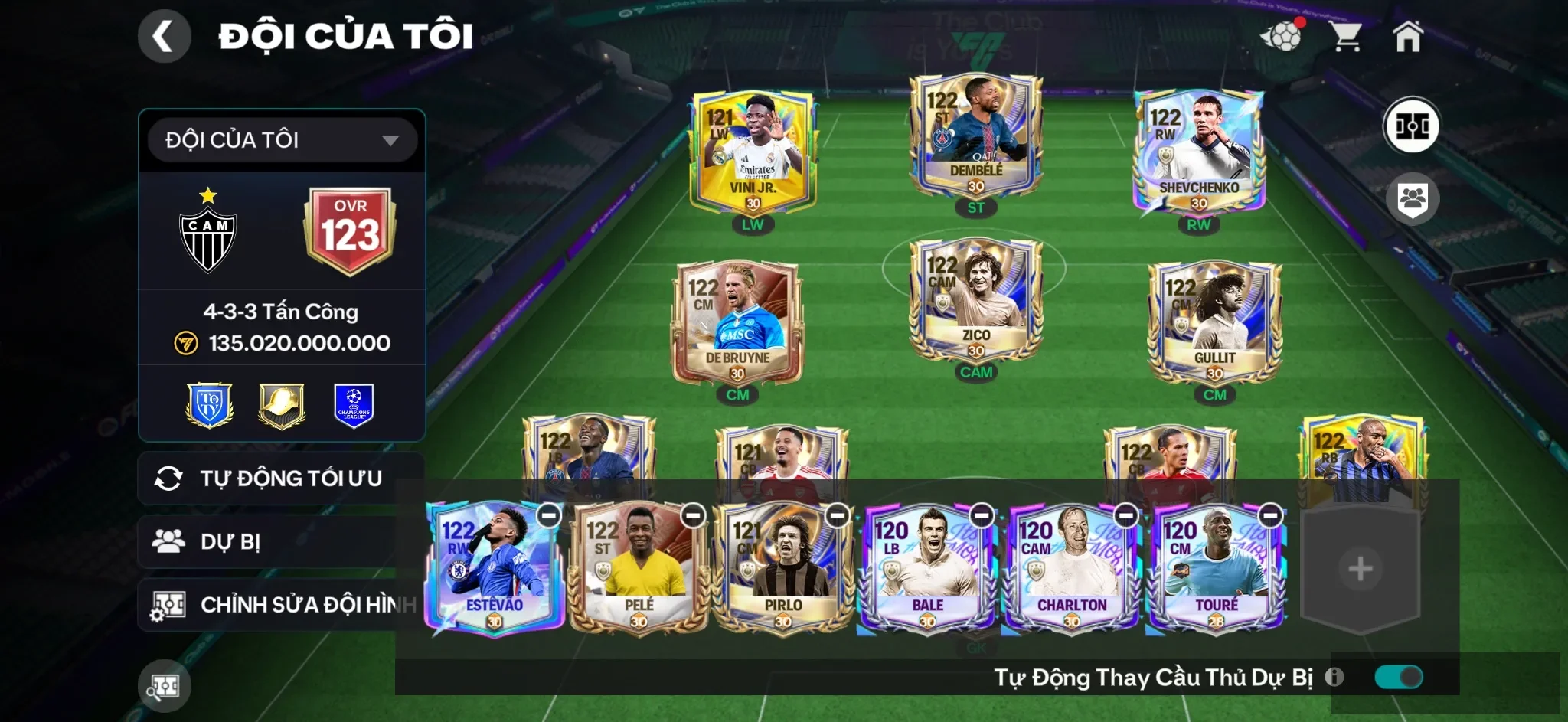Go back with the arrow button

click(x=164, y=36)
